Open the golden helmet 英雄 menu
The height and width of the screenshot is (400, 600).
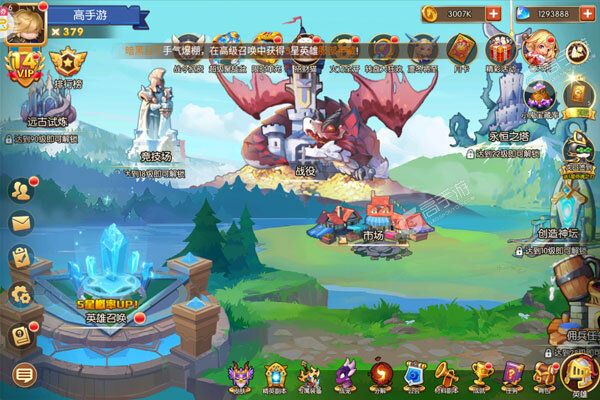(578, 375)
